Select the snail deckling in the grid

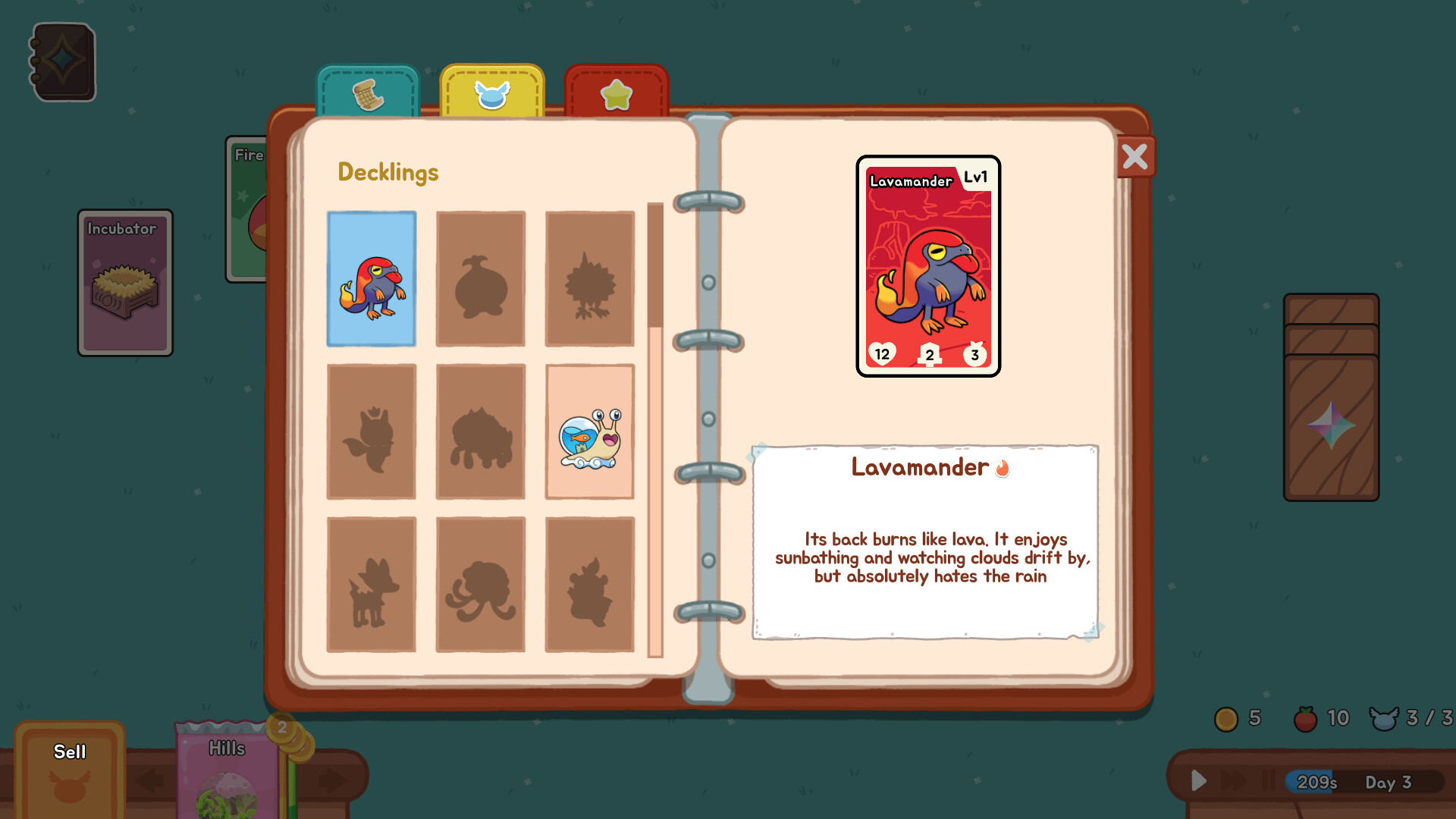pyautogui.click(x=589, y=430)
